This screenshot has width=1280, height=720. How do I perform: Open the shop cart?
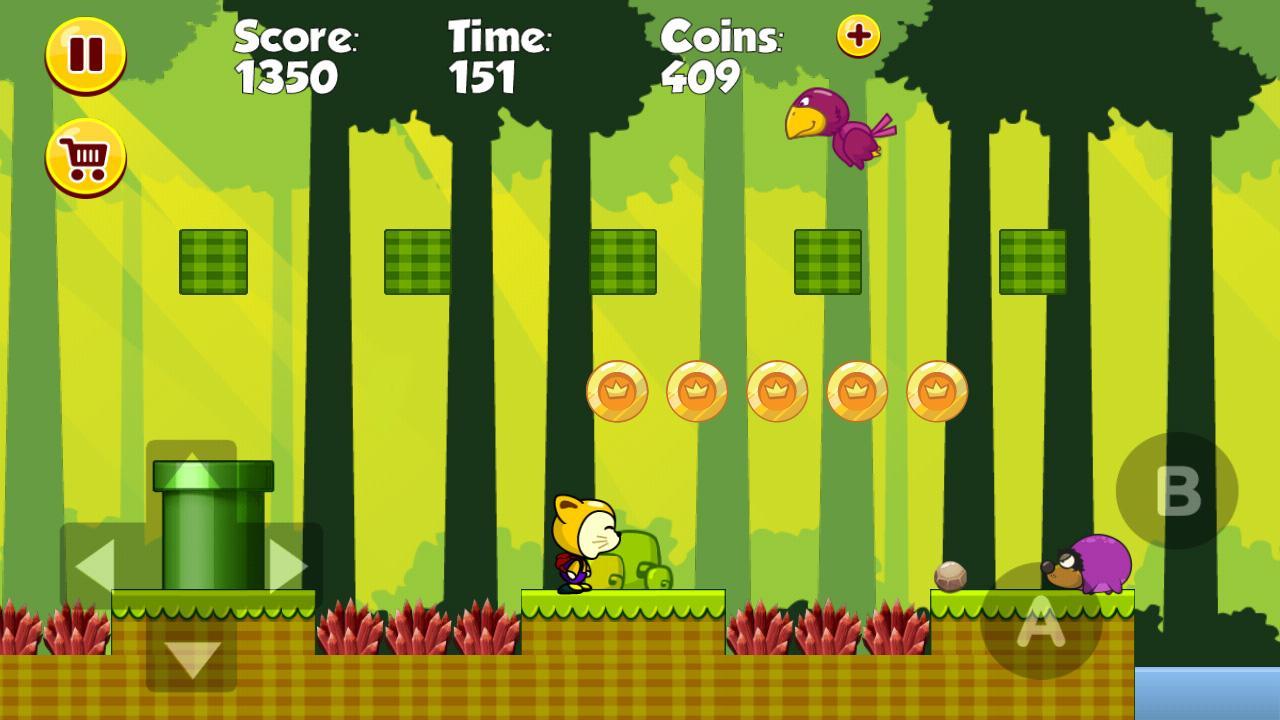[85, 158]
